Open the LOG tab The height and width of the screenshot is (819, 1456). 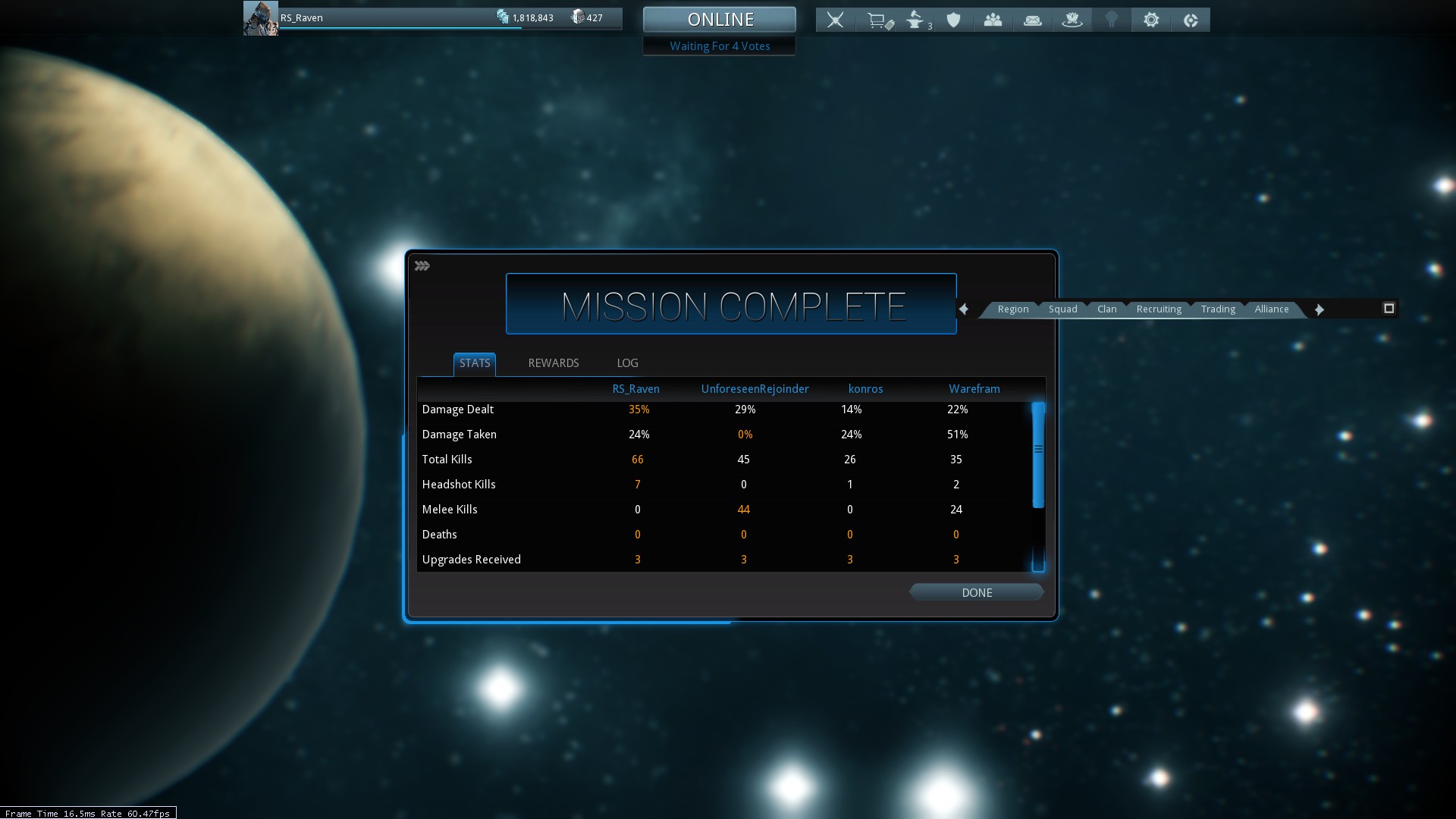tap(627, 363)
